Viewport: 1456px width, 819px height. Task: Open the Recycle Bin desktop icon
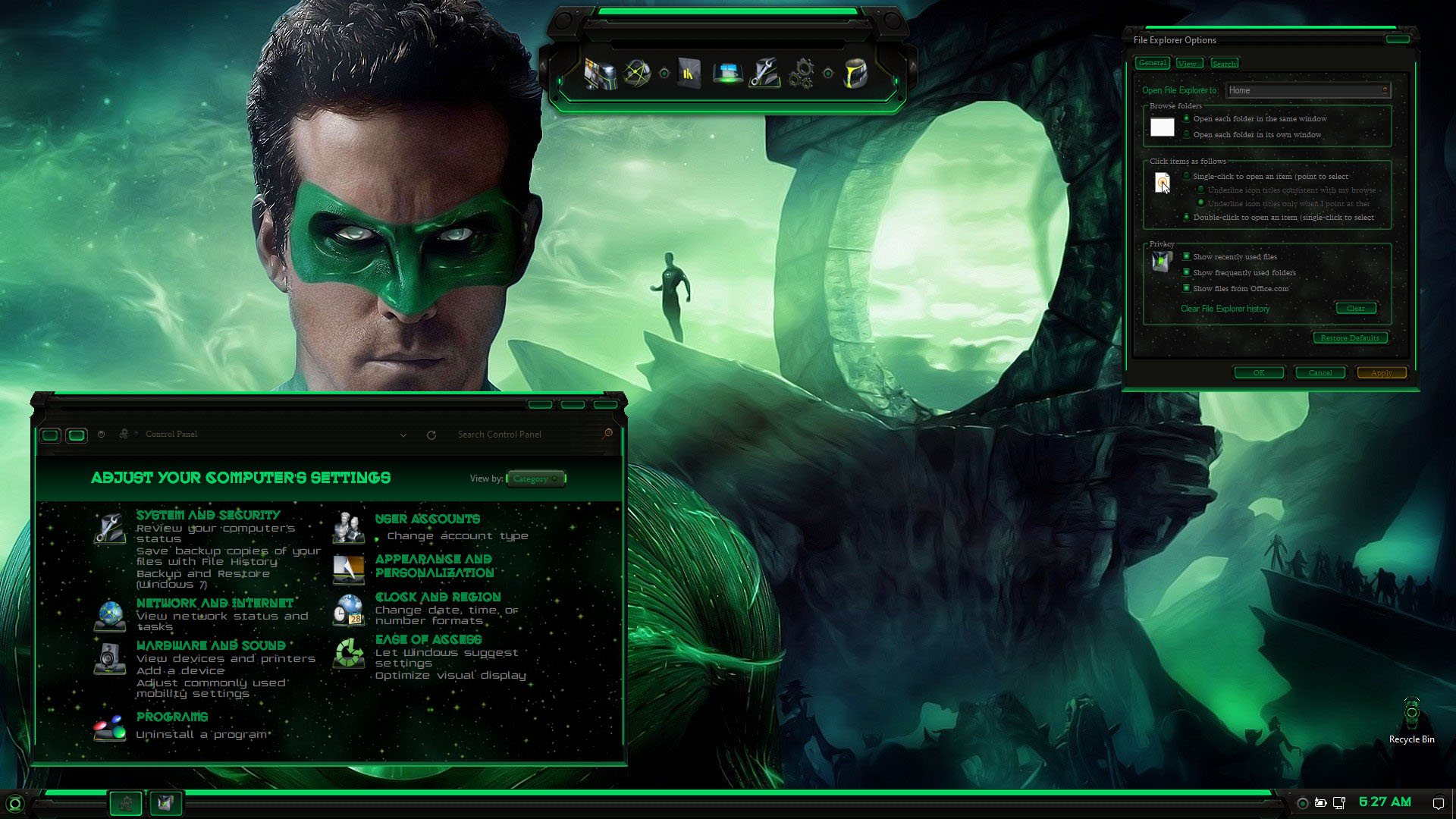point(1411,717)
